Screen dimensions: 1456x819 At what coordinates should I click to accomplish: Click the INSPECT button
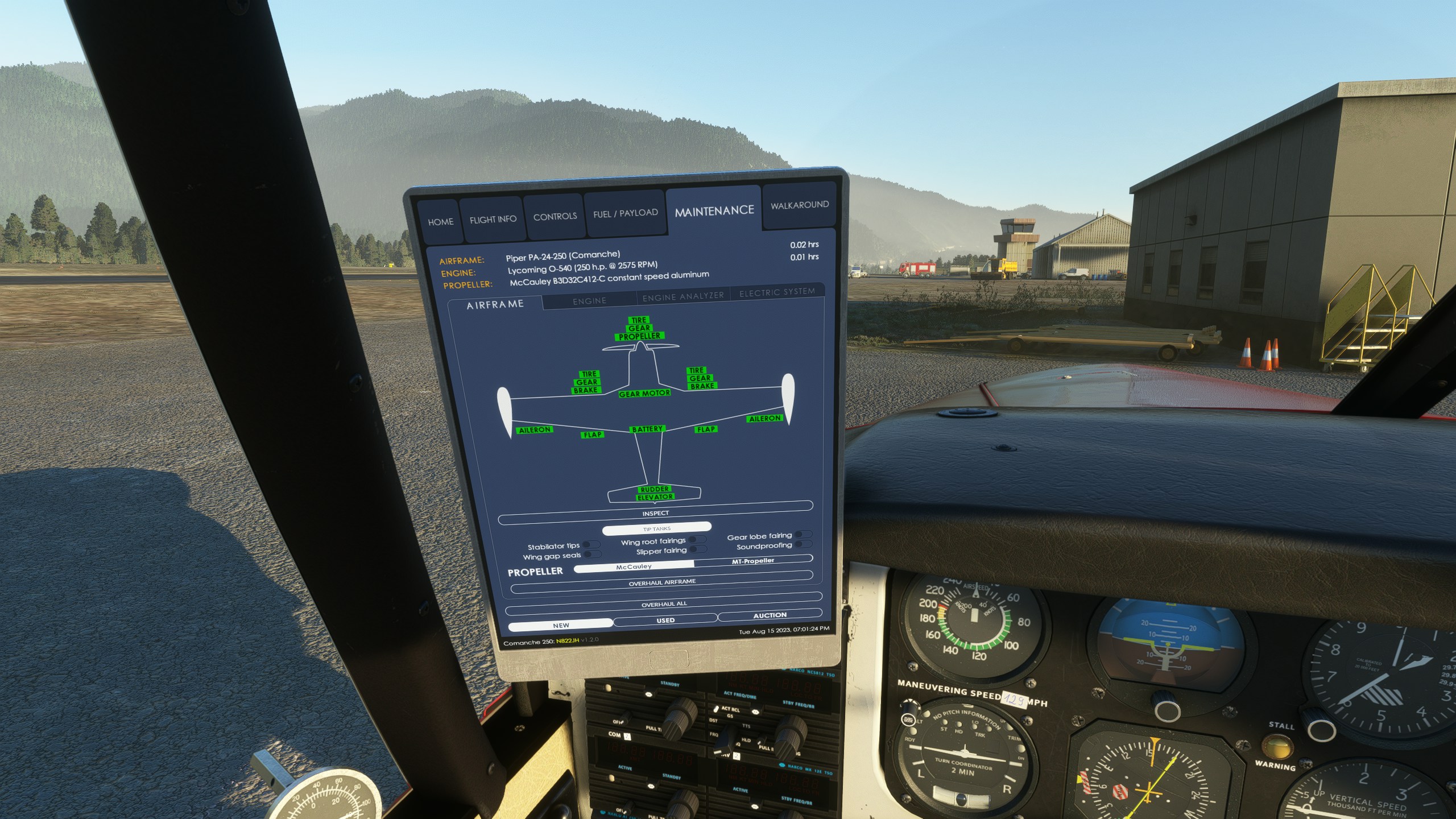tap(655, 513)
